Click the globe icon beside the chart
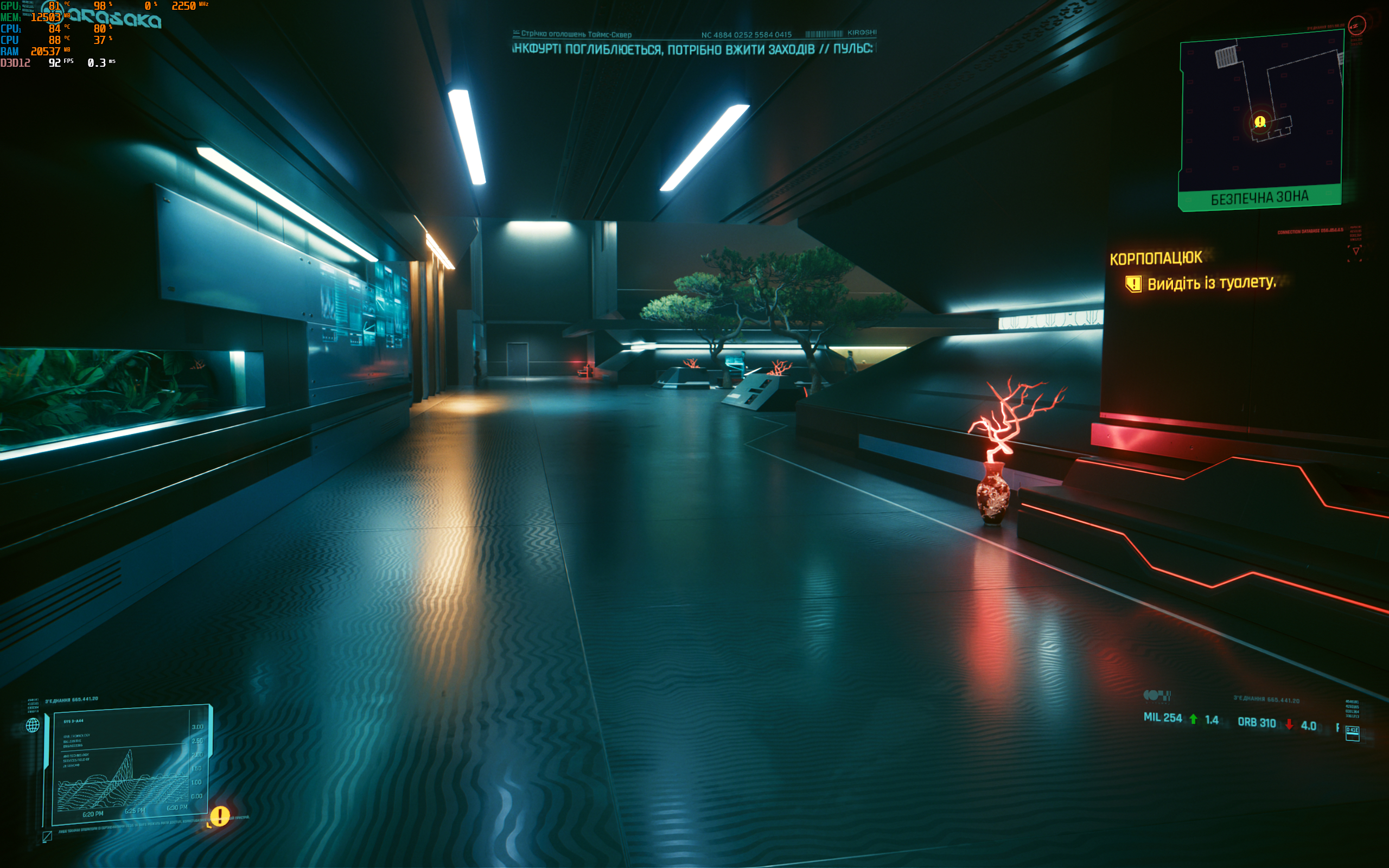Image resolution: width=1389 pixels, height=868 pixels. click(33, 725)
